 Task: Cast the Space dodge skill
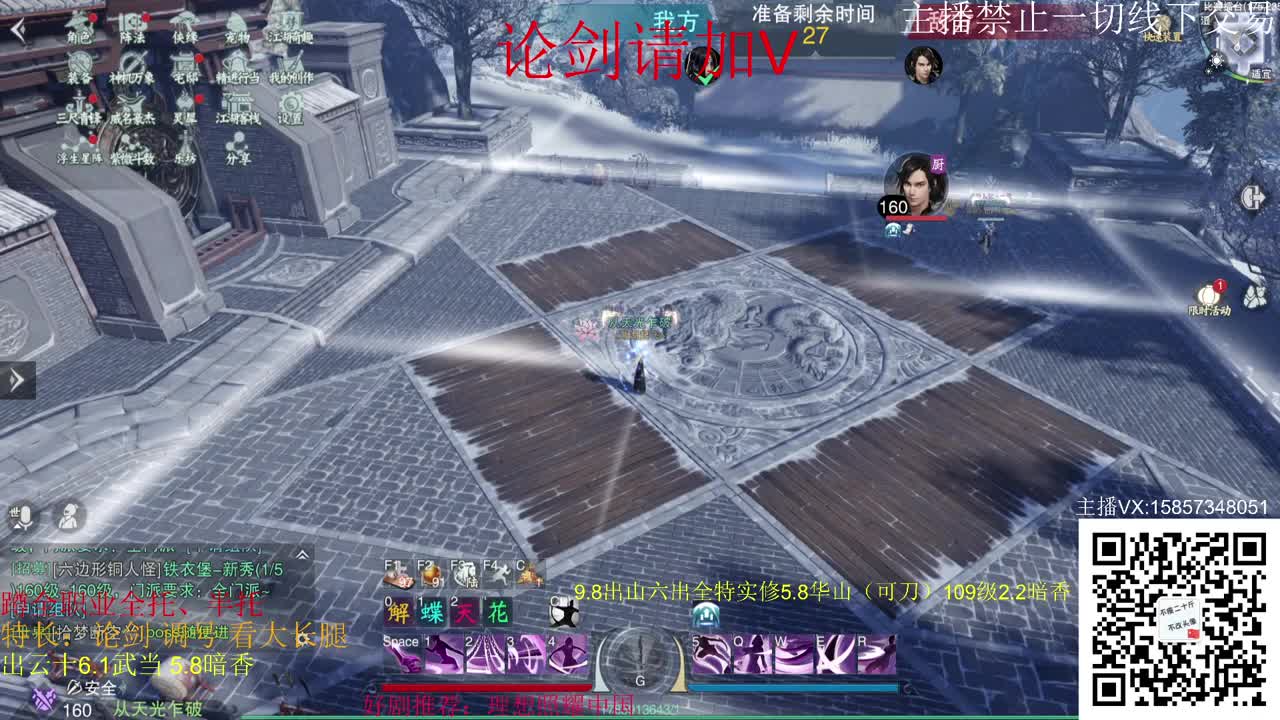[401, 653]
